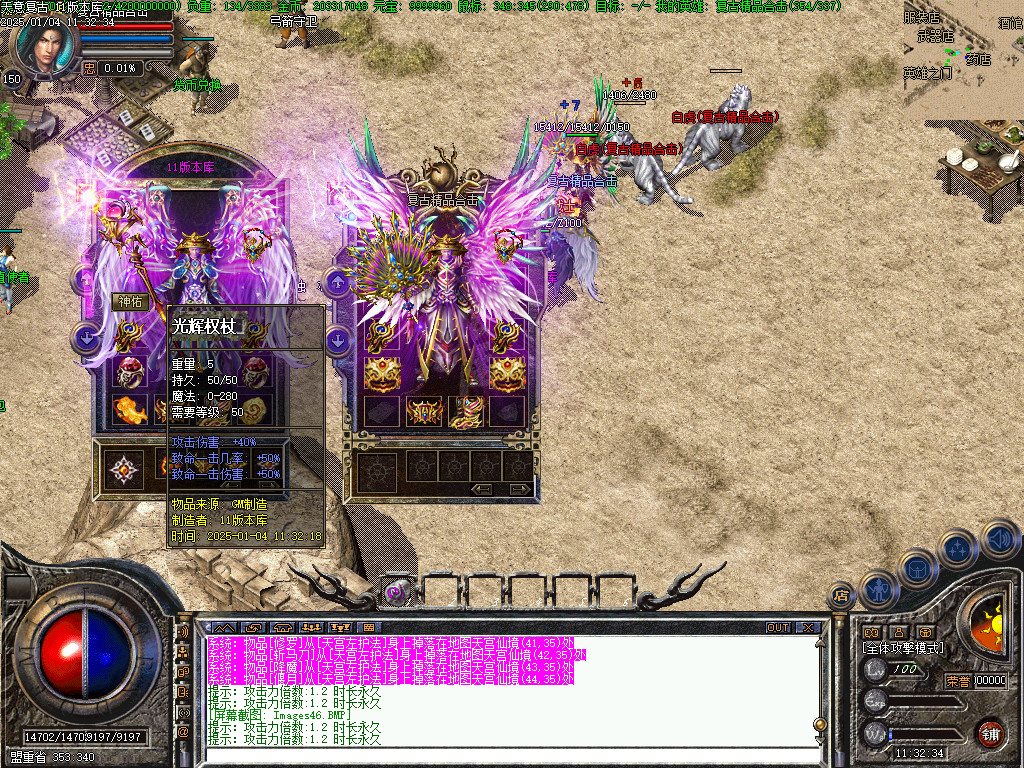The image size is (1024, 768).
Task: Click the 神佑 button on the left panel
Action: click(130, 301)
